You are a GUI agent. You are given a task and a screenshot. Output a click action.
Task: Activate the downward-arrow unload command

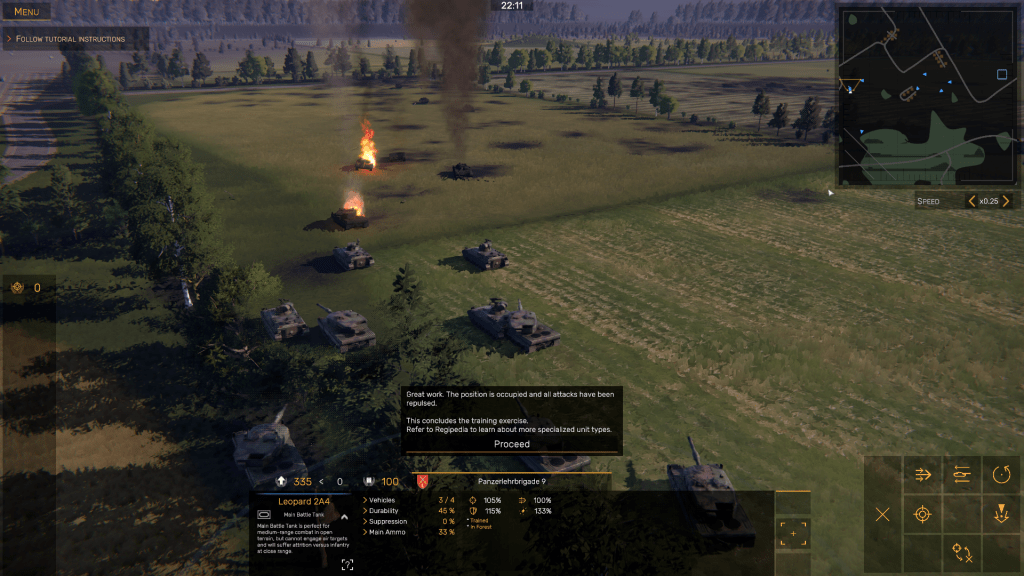pos(1001,514)
